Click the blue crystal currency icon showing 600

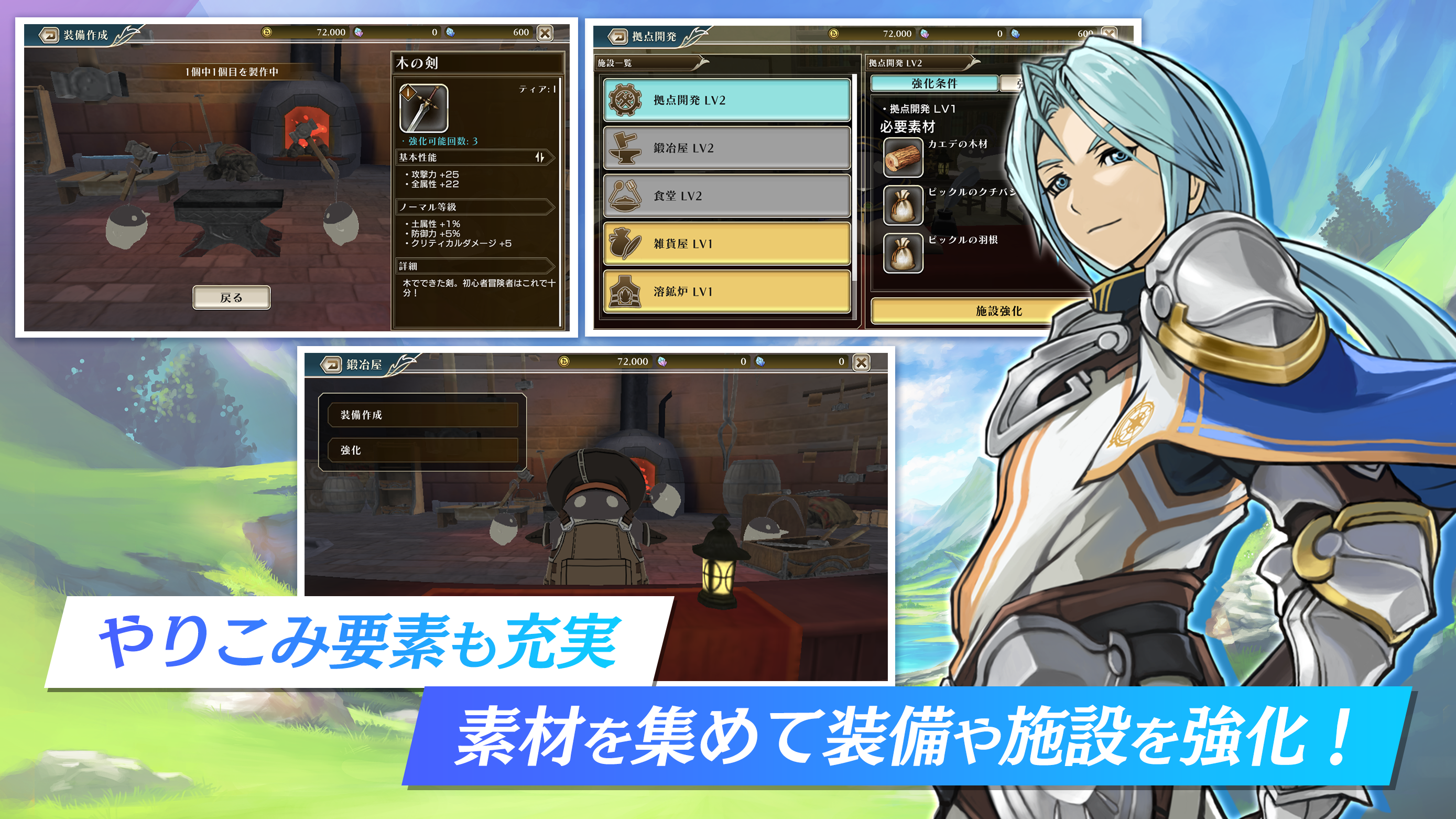tap(449, 32)
